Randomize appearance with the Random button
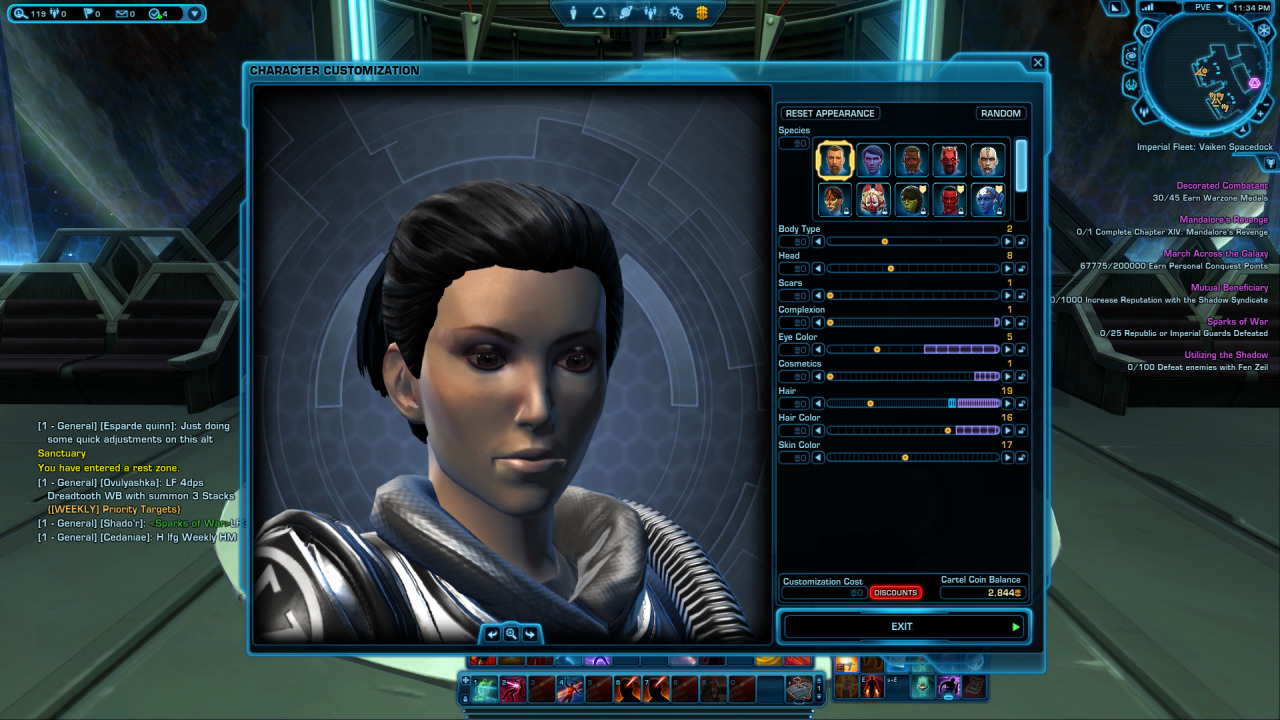 tap(1000, 113)
